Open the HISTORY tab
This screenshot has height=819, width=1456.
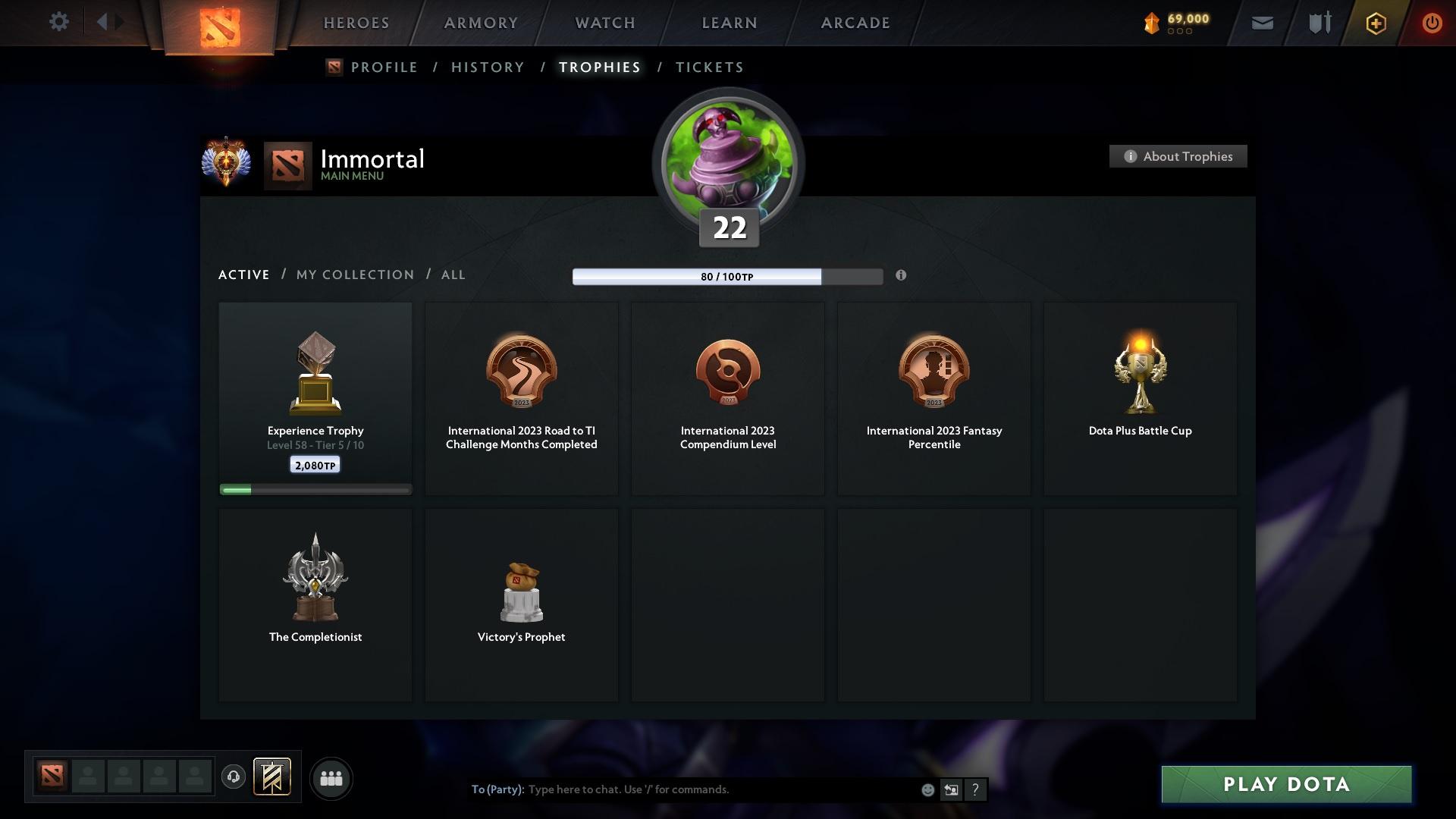point(487,67)
